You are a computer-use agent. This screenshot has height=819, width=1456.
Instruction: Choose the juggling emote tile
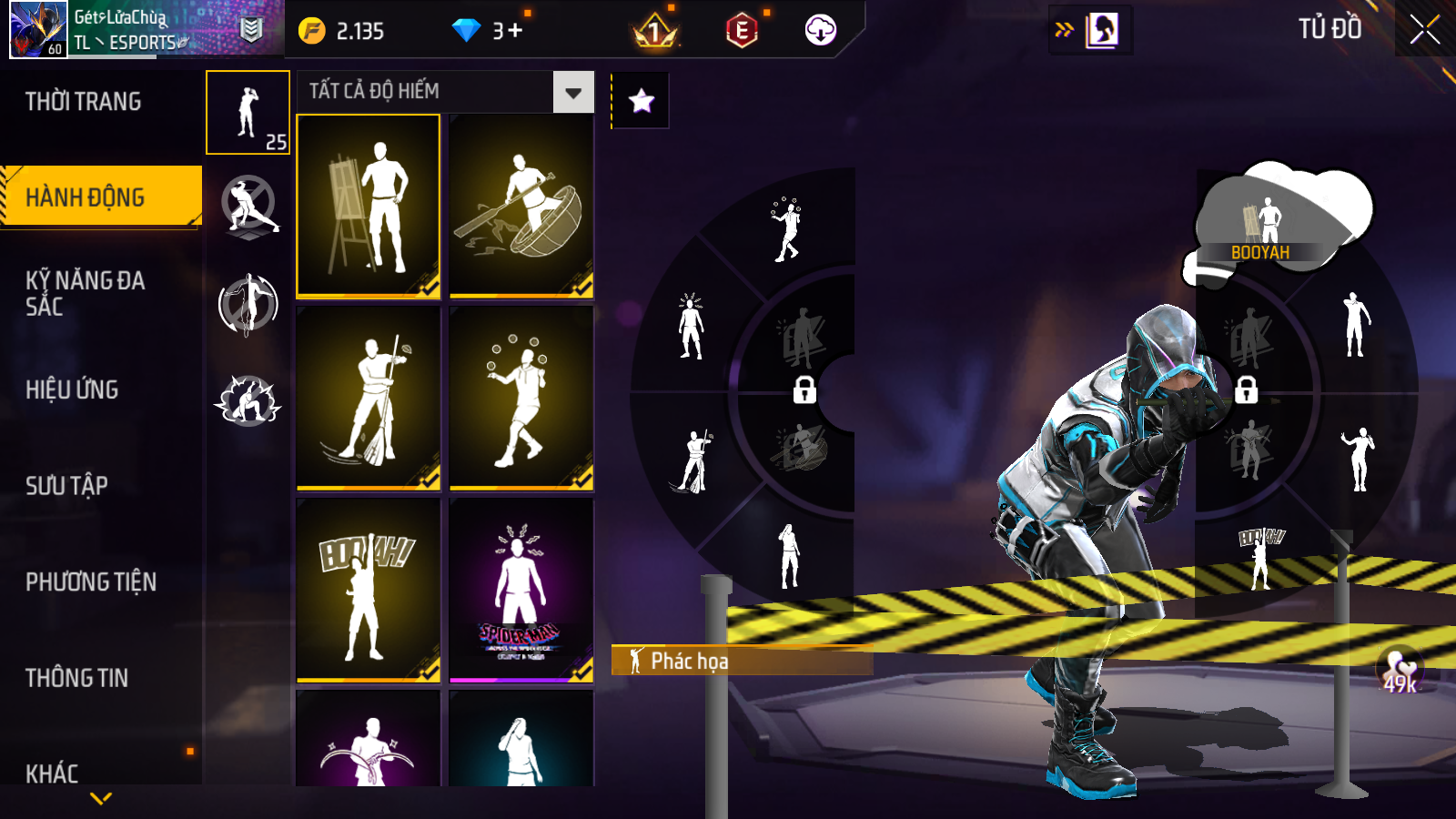pyautogui.click(x=521, y=399)
